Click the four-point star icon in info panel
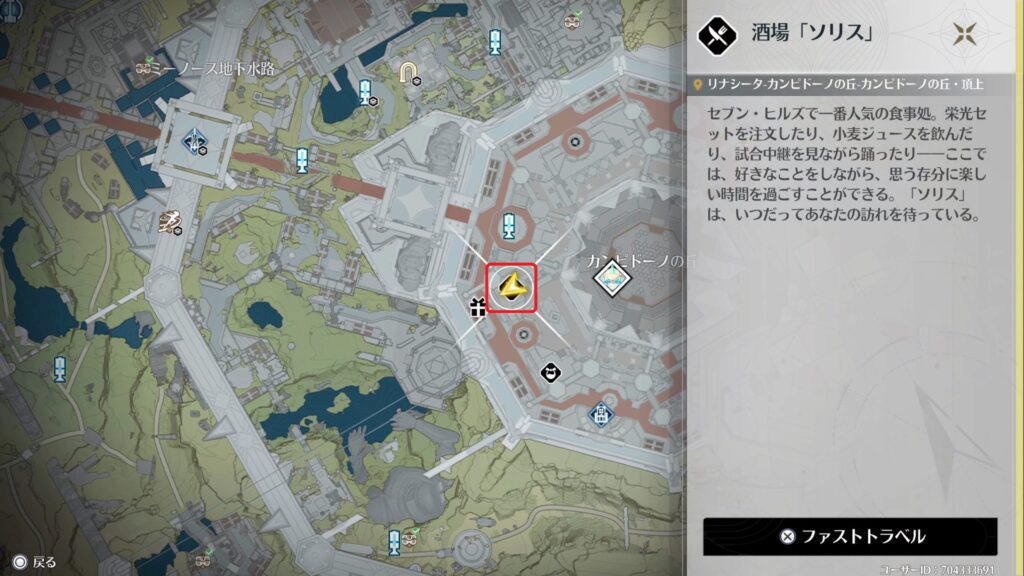Screen dimensions: 1024x576 (965, 34)
